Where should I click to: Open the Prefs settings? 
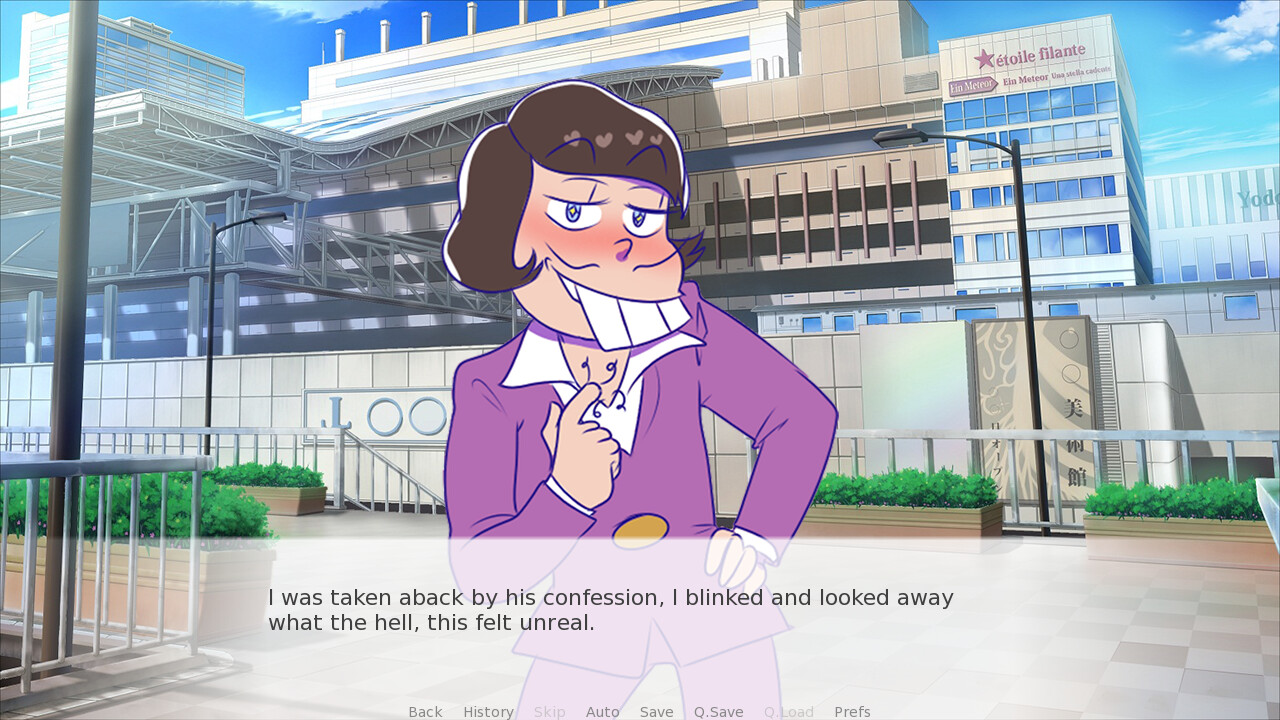coord(852,712)
